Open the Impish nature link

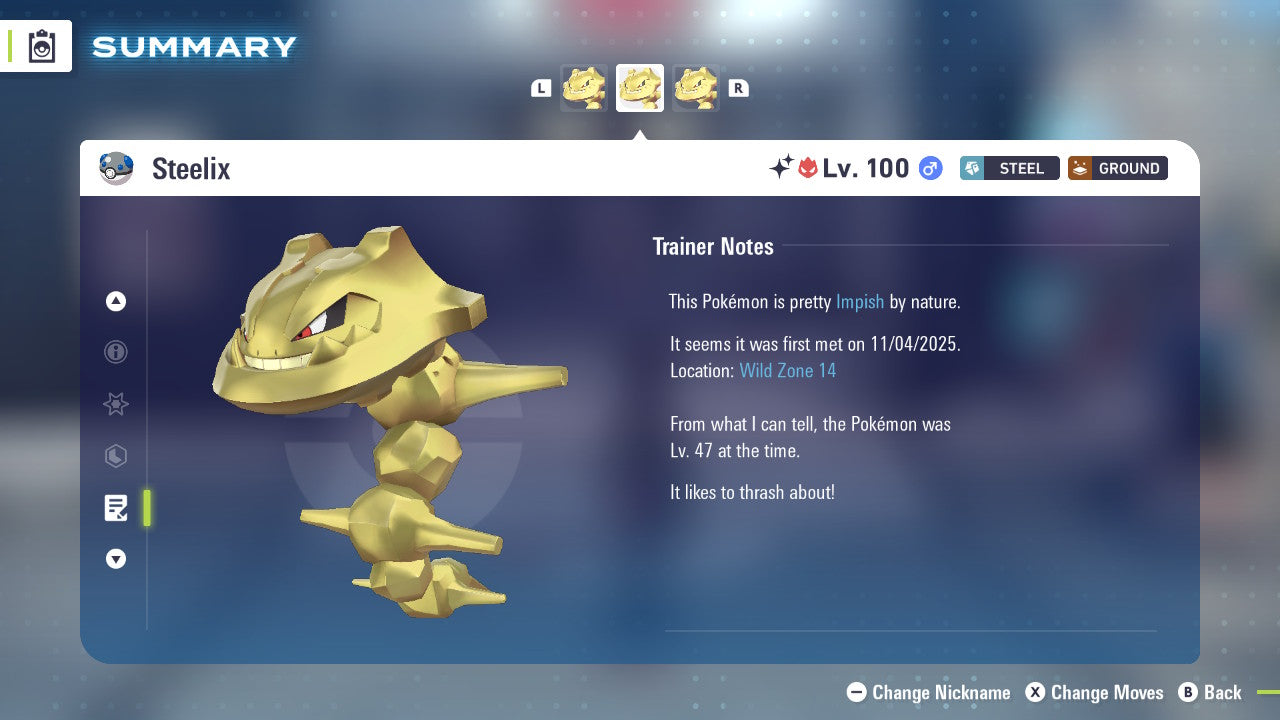pyautogui.click(x=860, y=301)
